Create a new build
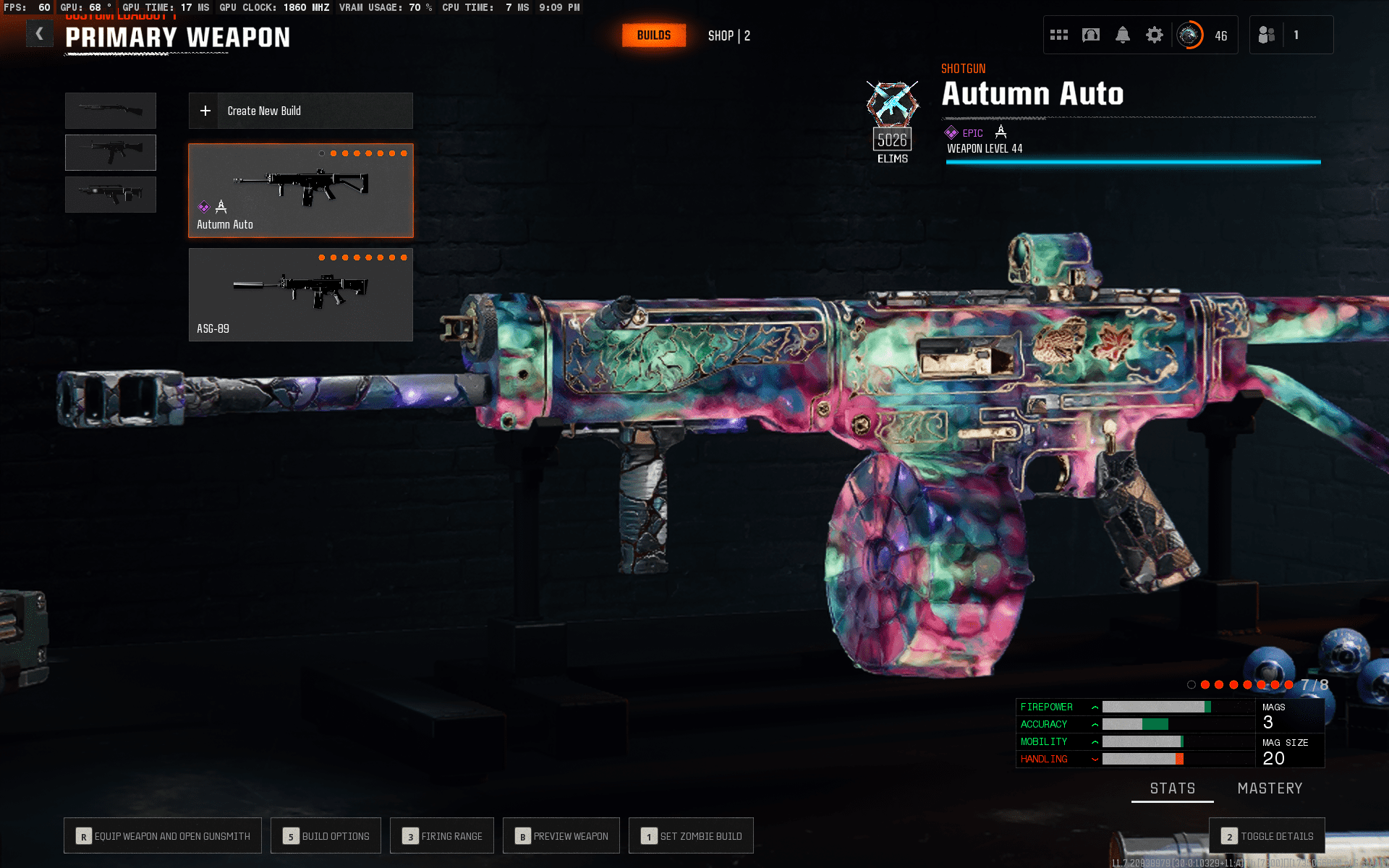The height and width of the screenshot is (868, 1389). click(300, 111)
